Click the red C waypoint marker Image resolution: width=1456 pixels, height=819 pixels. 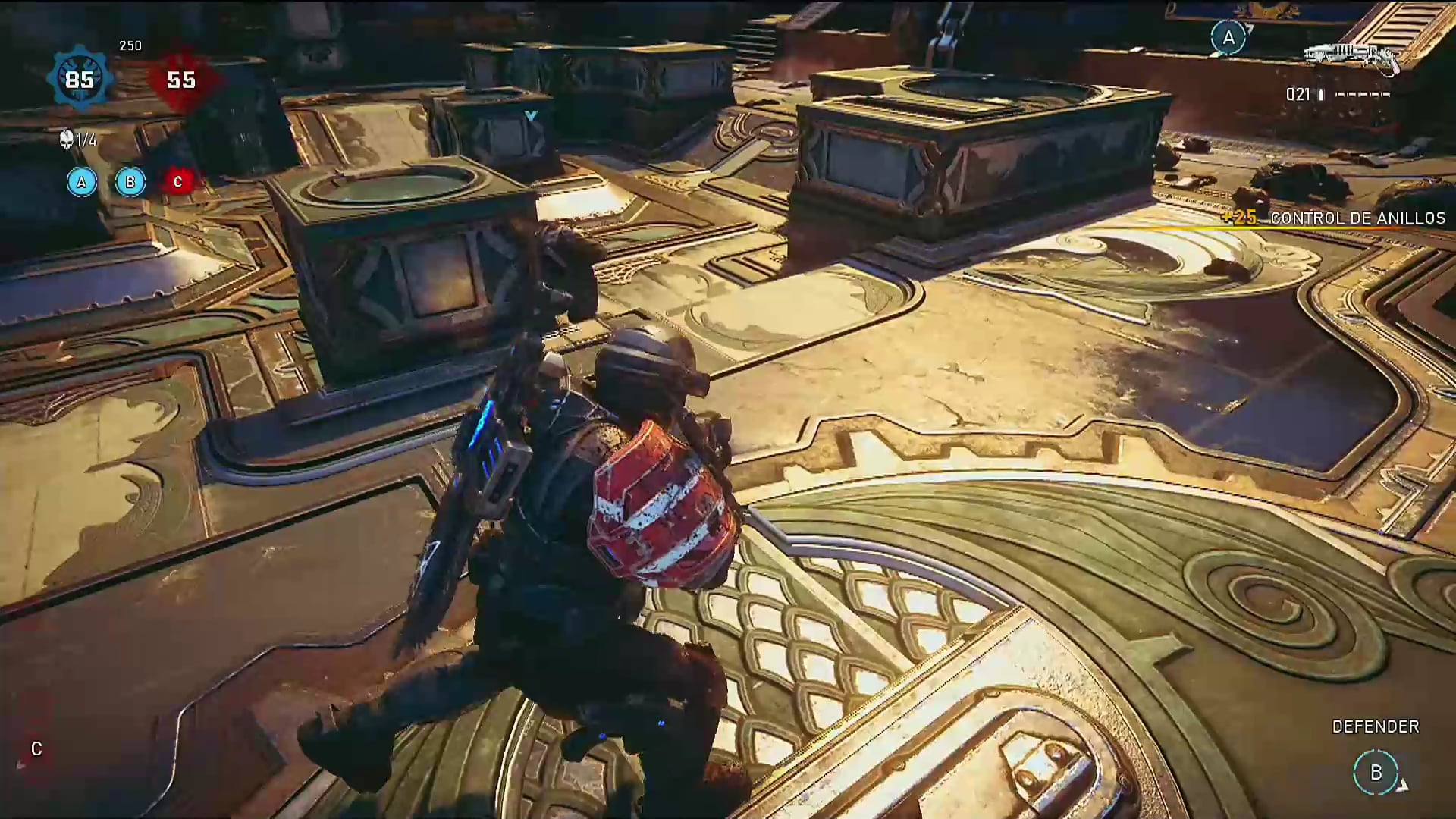pyautogui.click(x=36, y=749)
